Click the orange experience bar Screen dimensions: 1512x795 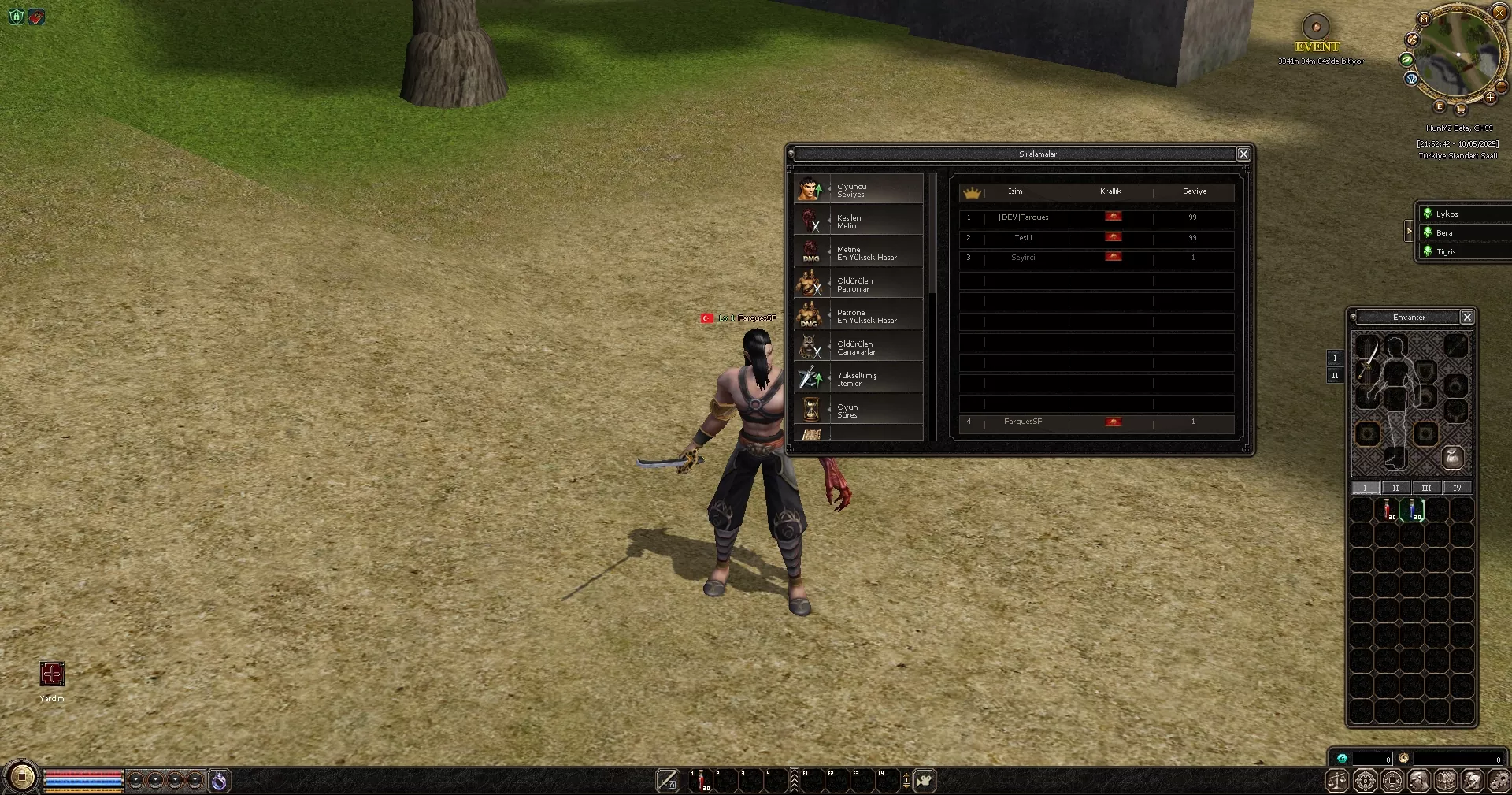84,789
